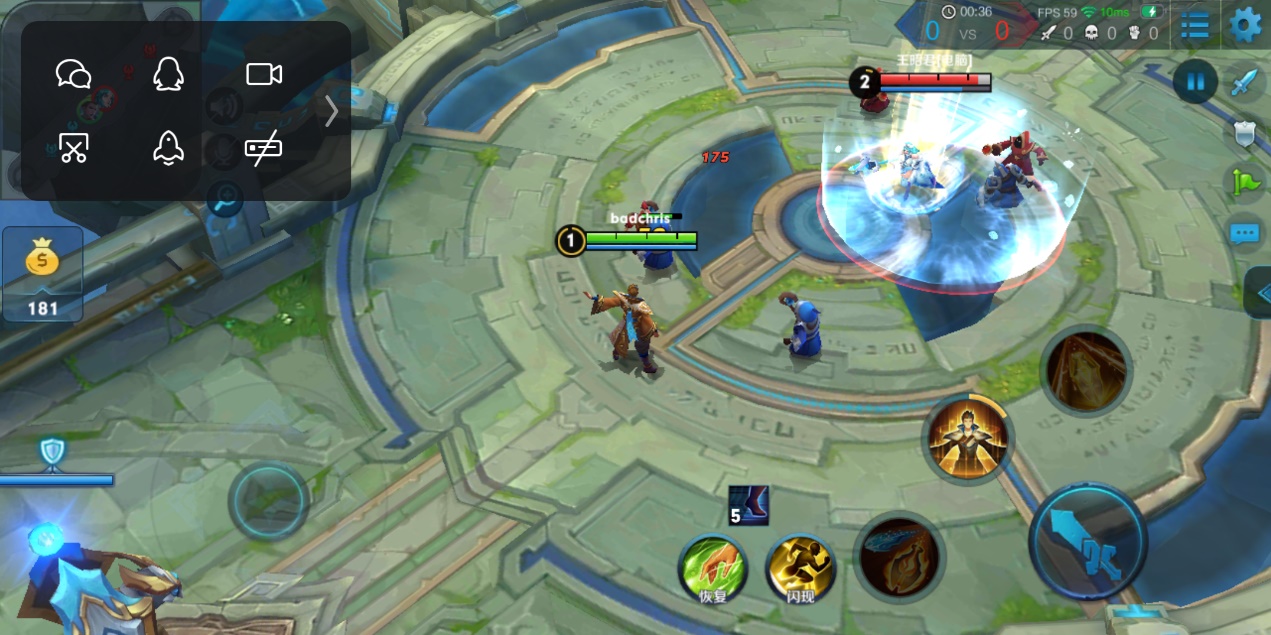Send the shield retreat signal
This screenshot has width=1271, height=635.
tap(1244, 135)
